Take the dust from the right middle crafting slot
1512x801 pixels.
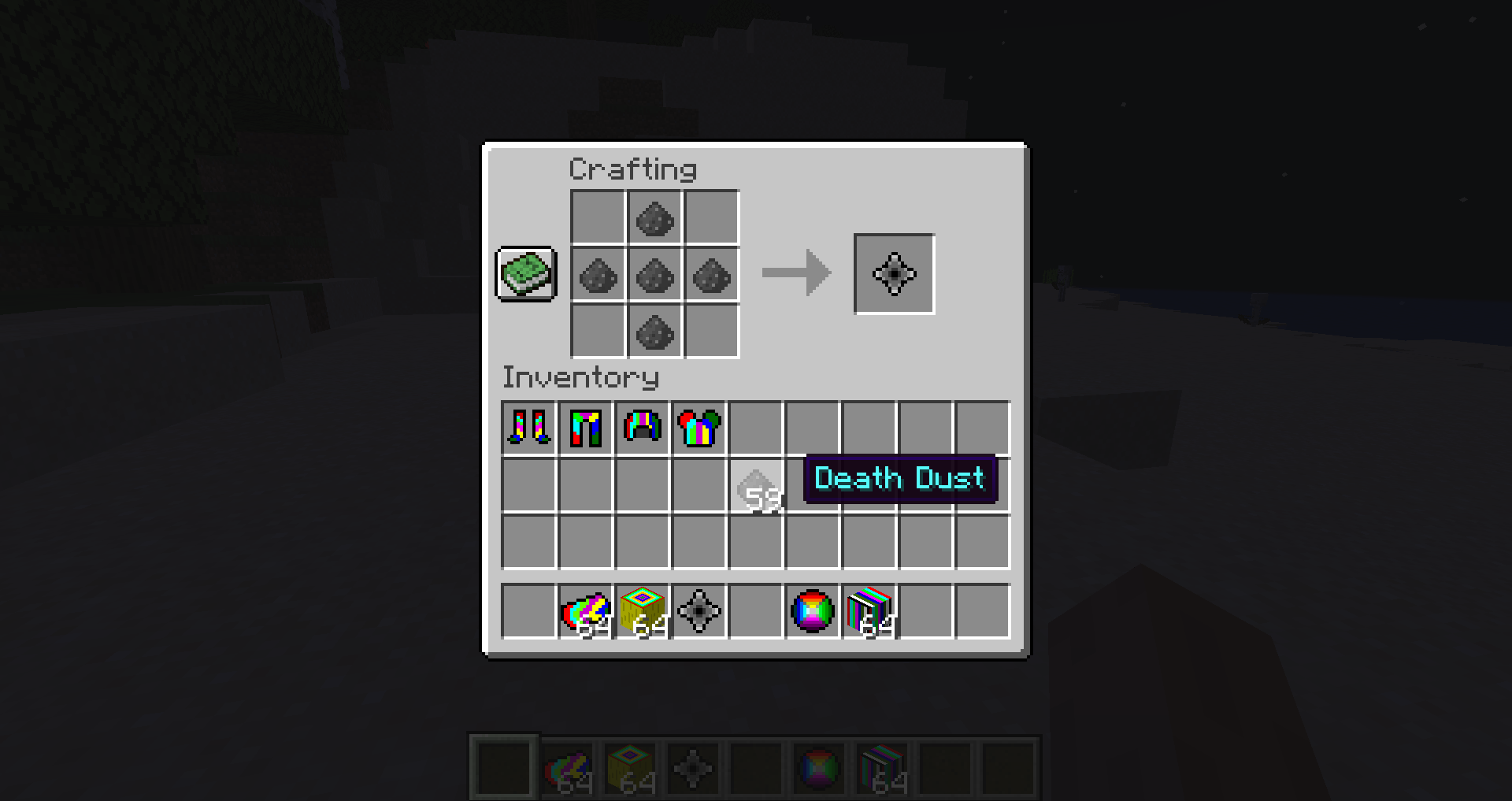[711, 276]
